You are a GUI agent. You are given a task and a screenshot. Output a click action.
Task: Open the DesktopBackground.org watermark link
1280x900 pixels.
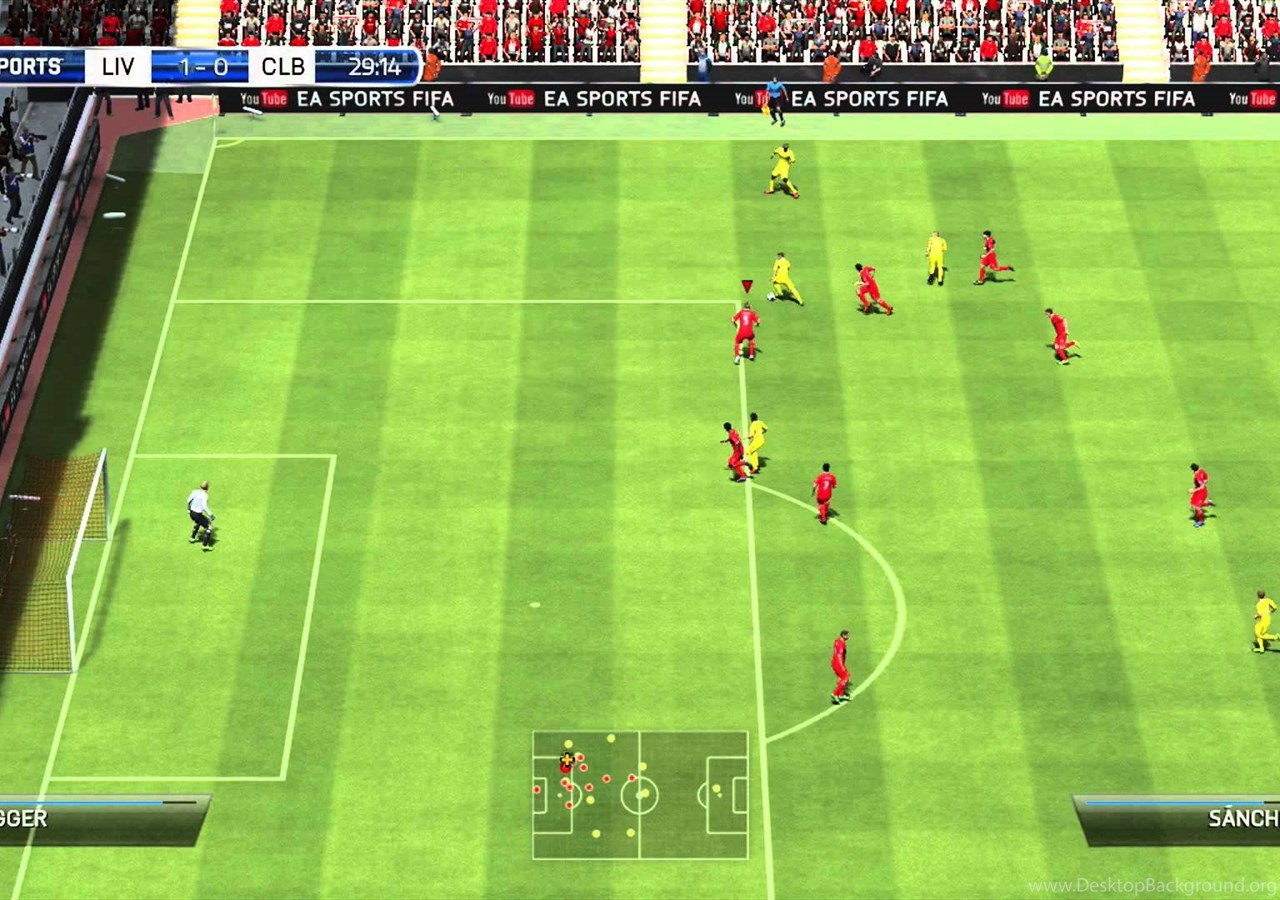click(x=1152, y=886)
